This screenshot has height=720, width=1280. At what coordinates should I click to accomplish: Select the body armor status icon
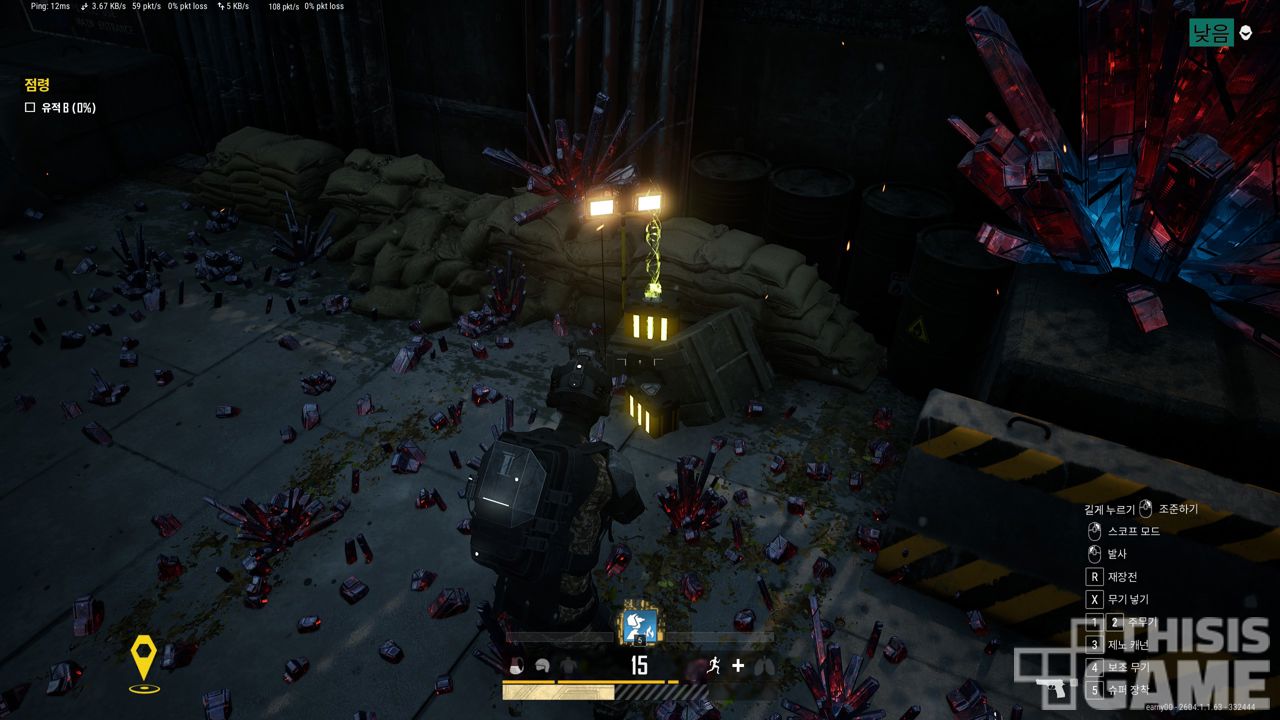click(568, 667)
